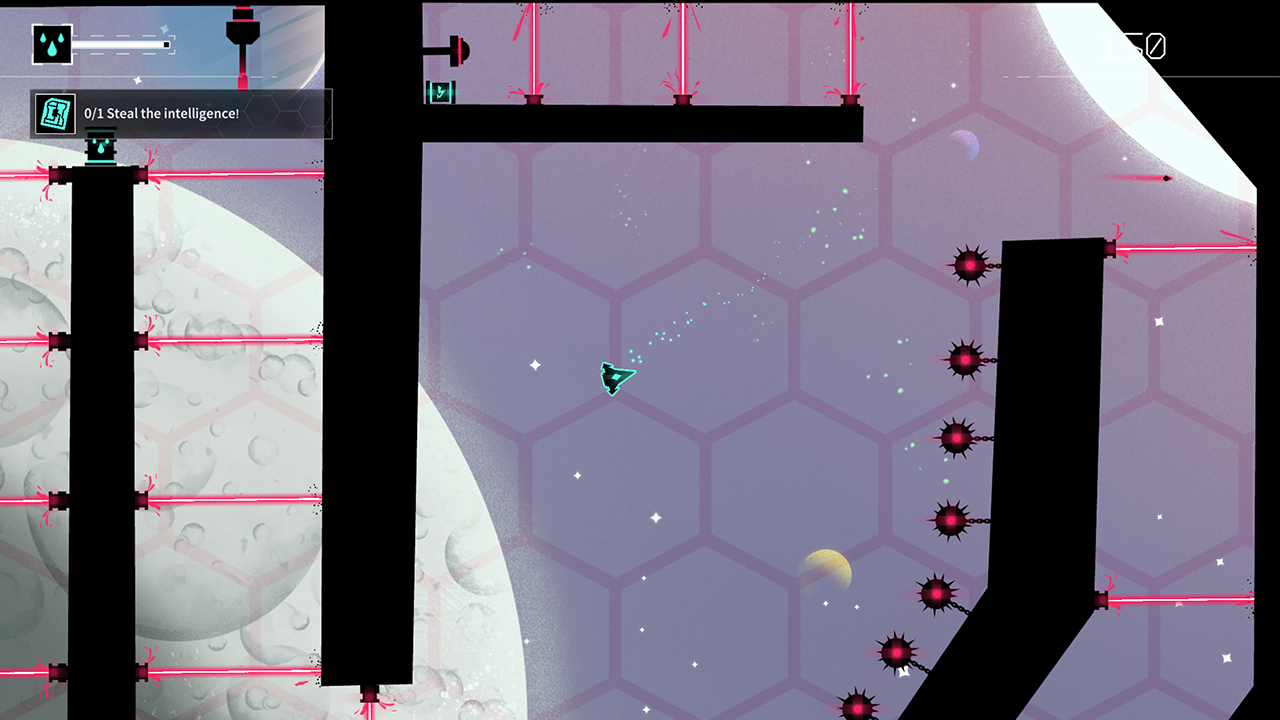Click the player's cyan ship
The height and width of the screenshot is (720, 1280).
pyautogui.click(x=615, y=380)
